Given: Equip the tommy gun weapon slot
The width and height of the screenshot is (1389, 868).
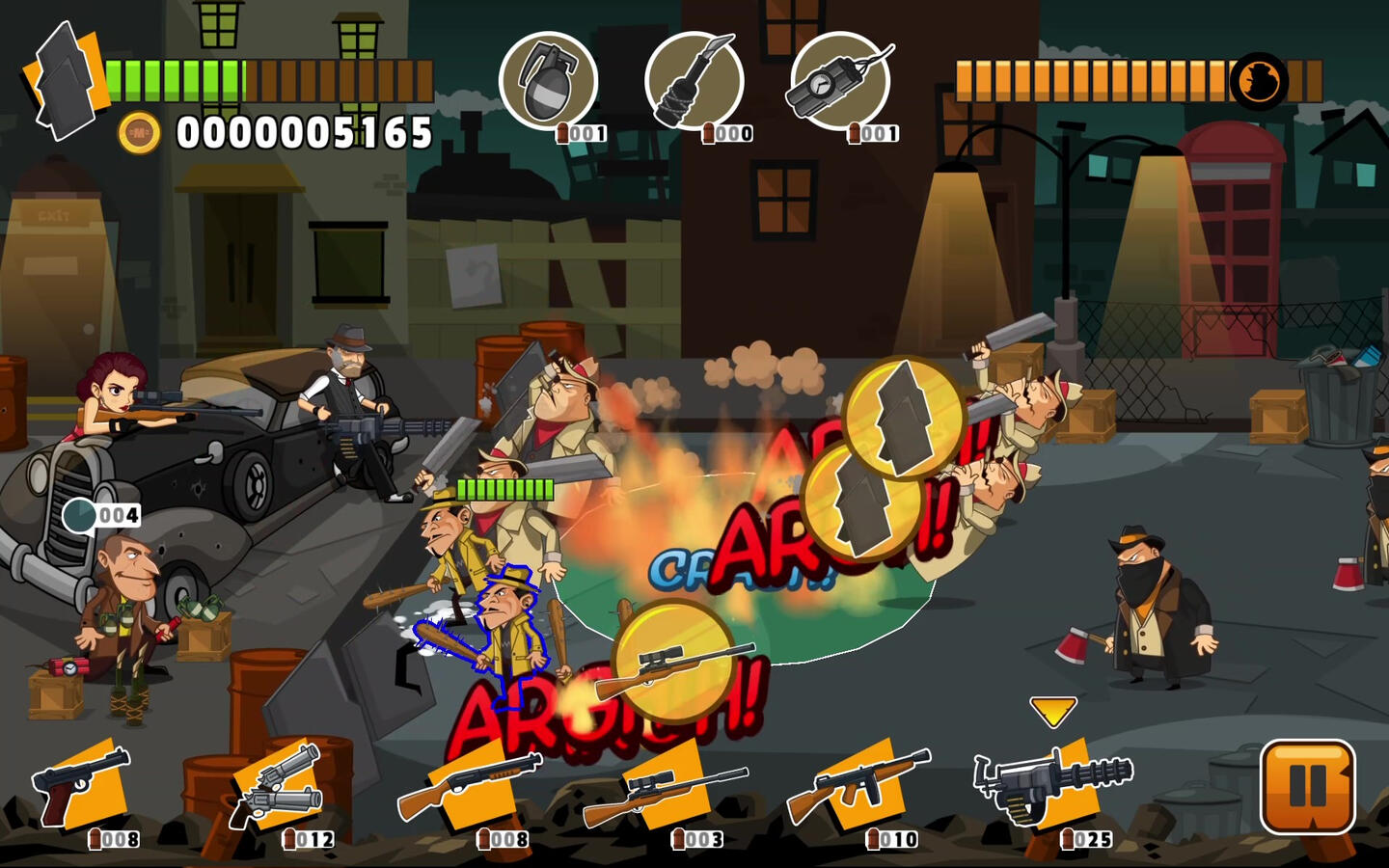Looking at the screenshot, I should click(858, 786).
